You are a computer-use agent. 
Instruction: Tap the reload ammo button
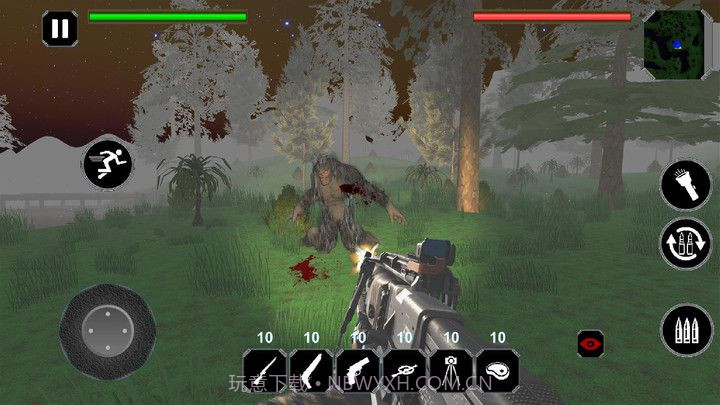coord(685,244)
